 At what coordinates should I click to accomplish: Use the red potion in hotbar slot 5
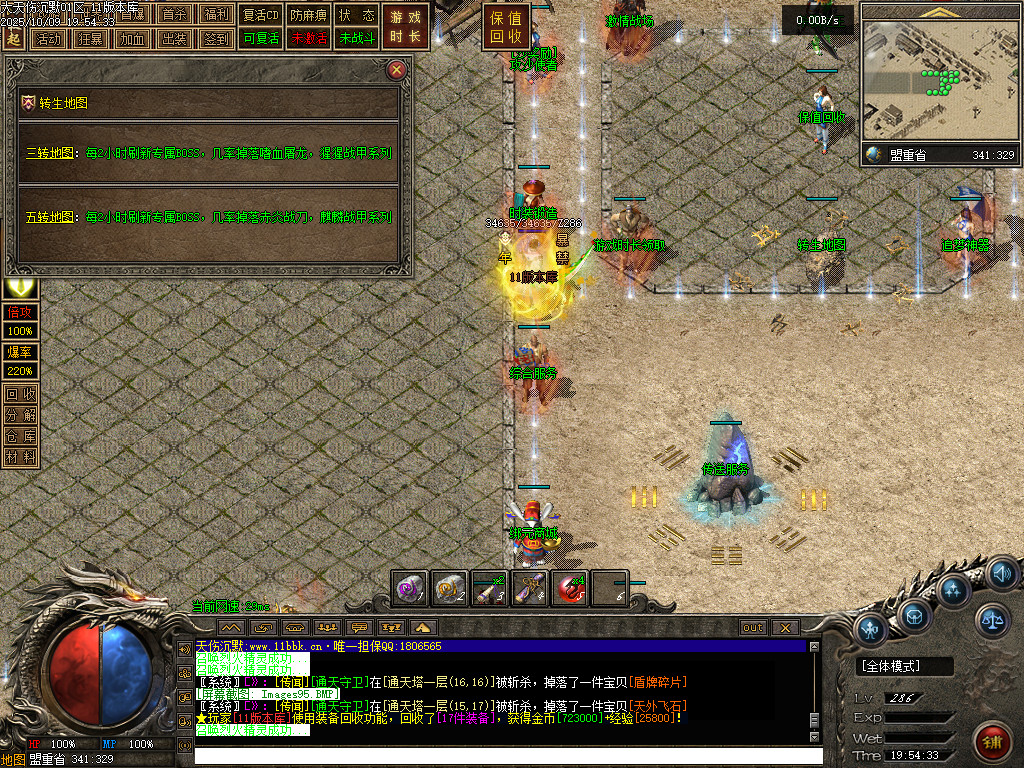coord(570,589)
